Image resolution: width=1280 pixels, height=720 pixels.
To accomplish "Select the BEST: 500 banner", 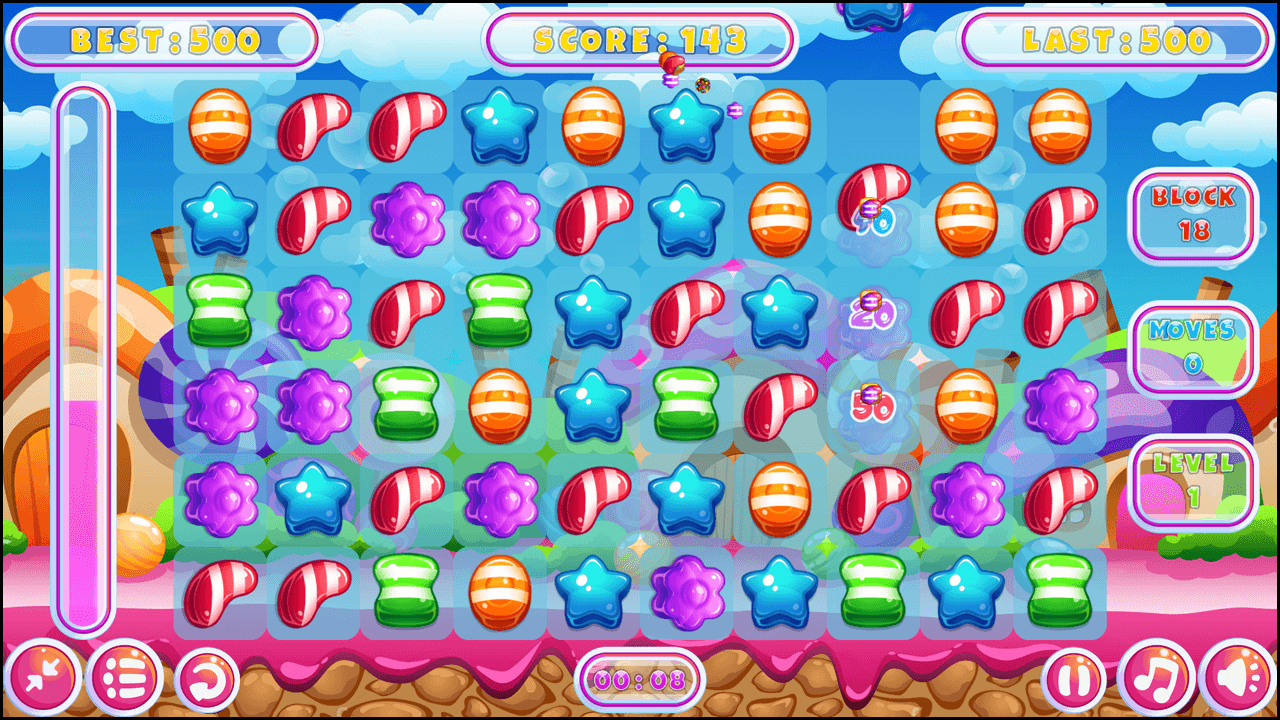I will click(163, 38).
